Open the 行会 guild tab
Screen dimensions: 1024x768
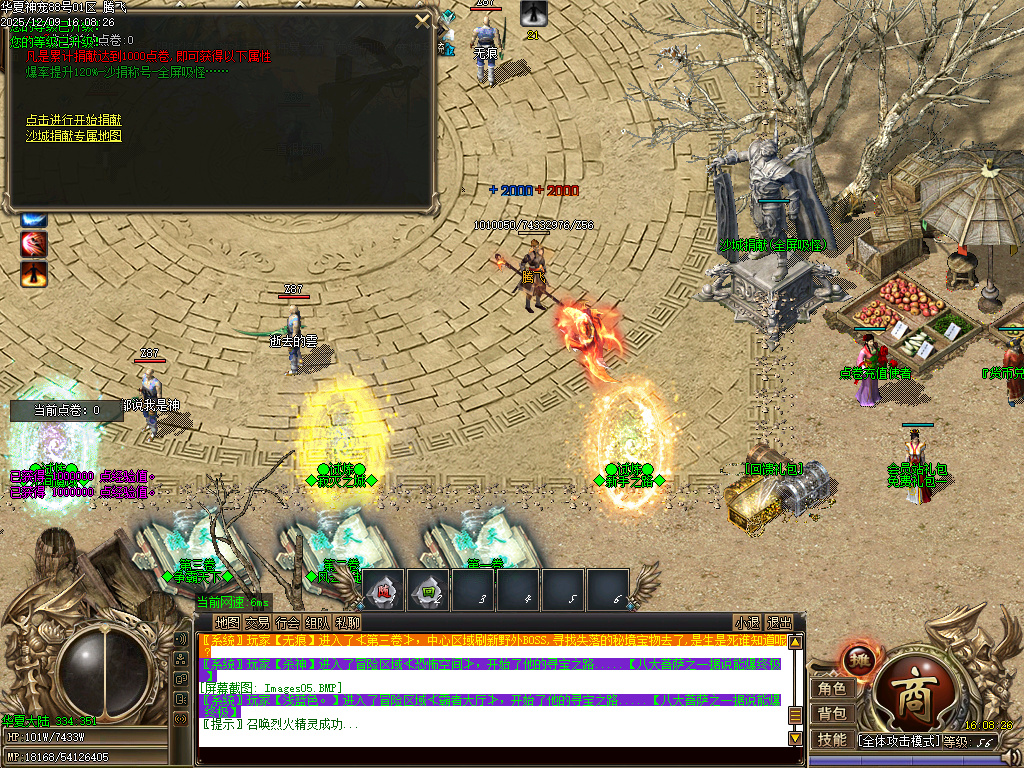click(x=287, y=622)
